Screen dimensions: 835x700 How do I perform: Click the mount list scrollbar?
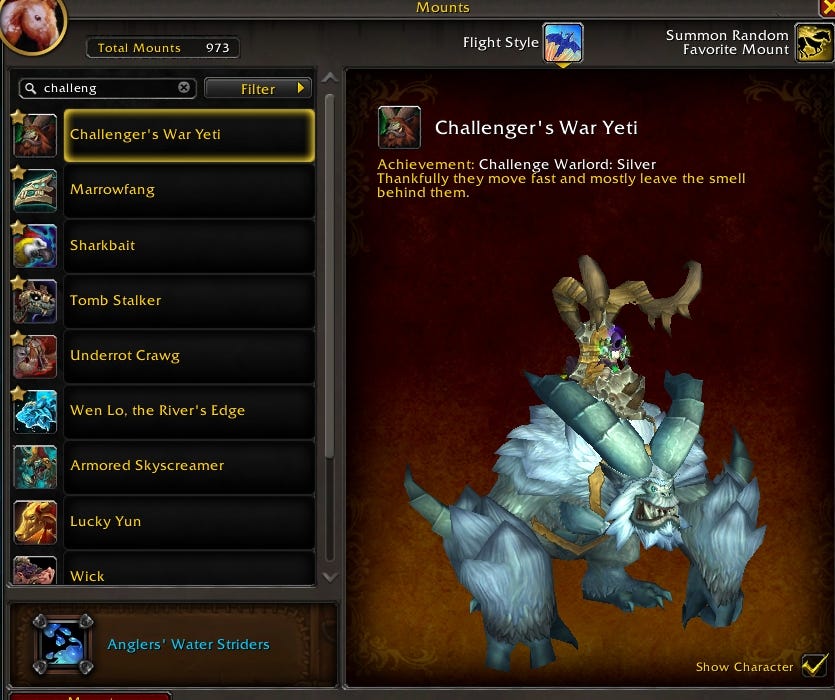pos(330,300)
